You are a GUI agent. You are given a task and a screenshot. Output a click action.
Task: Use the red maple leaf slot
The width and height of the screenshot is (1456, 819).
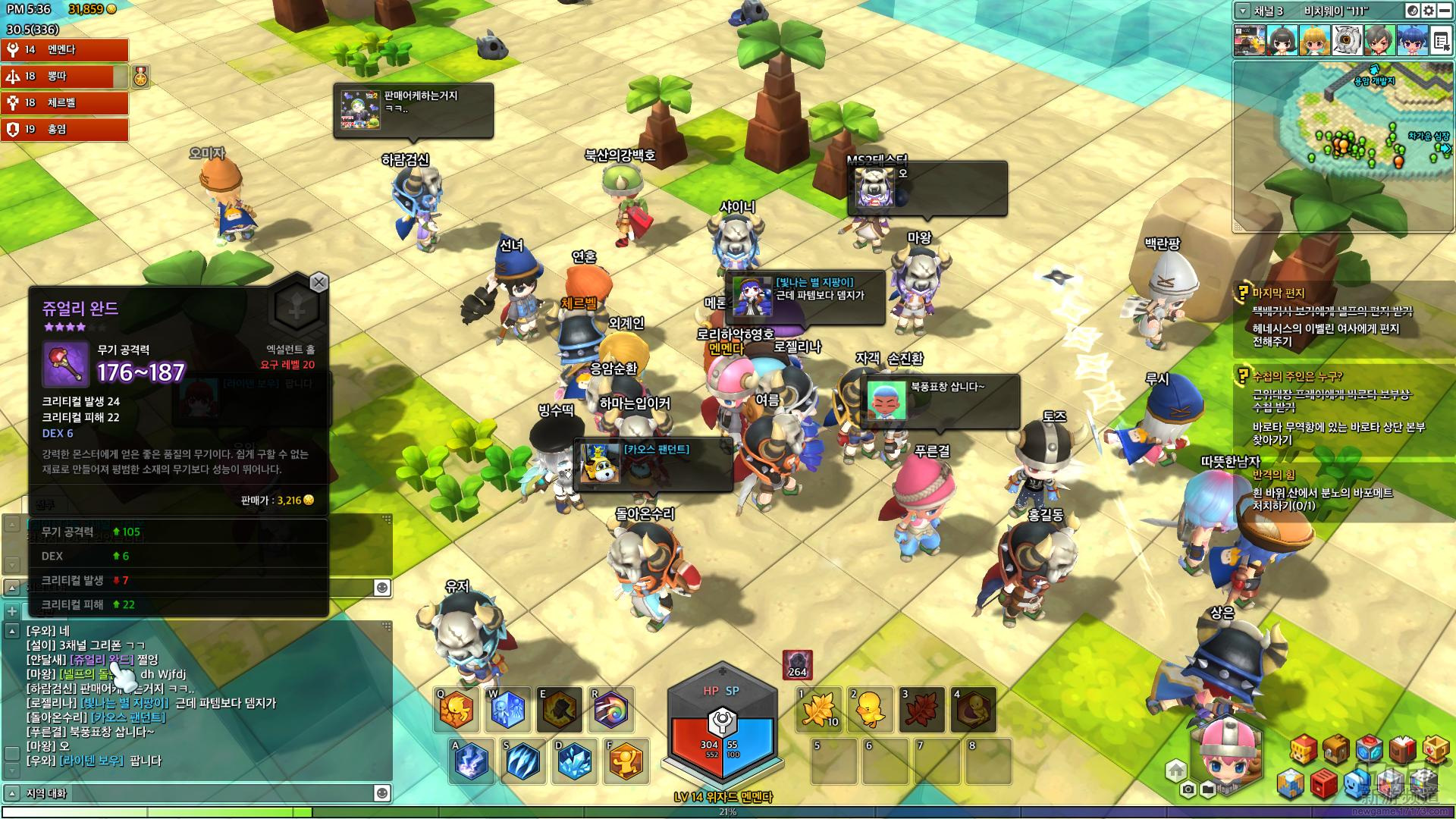pos(922,709)
